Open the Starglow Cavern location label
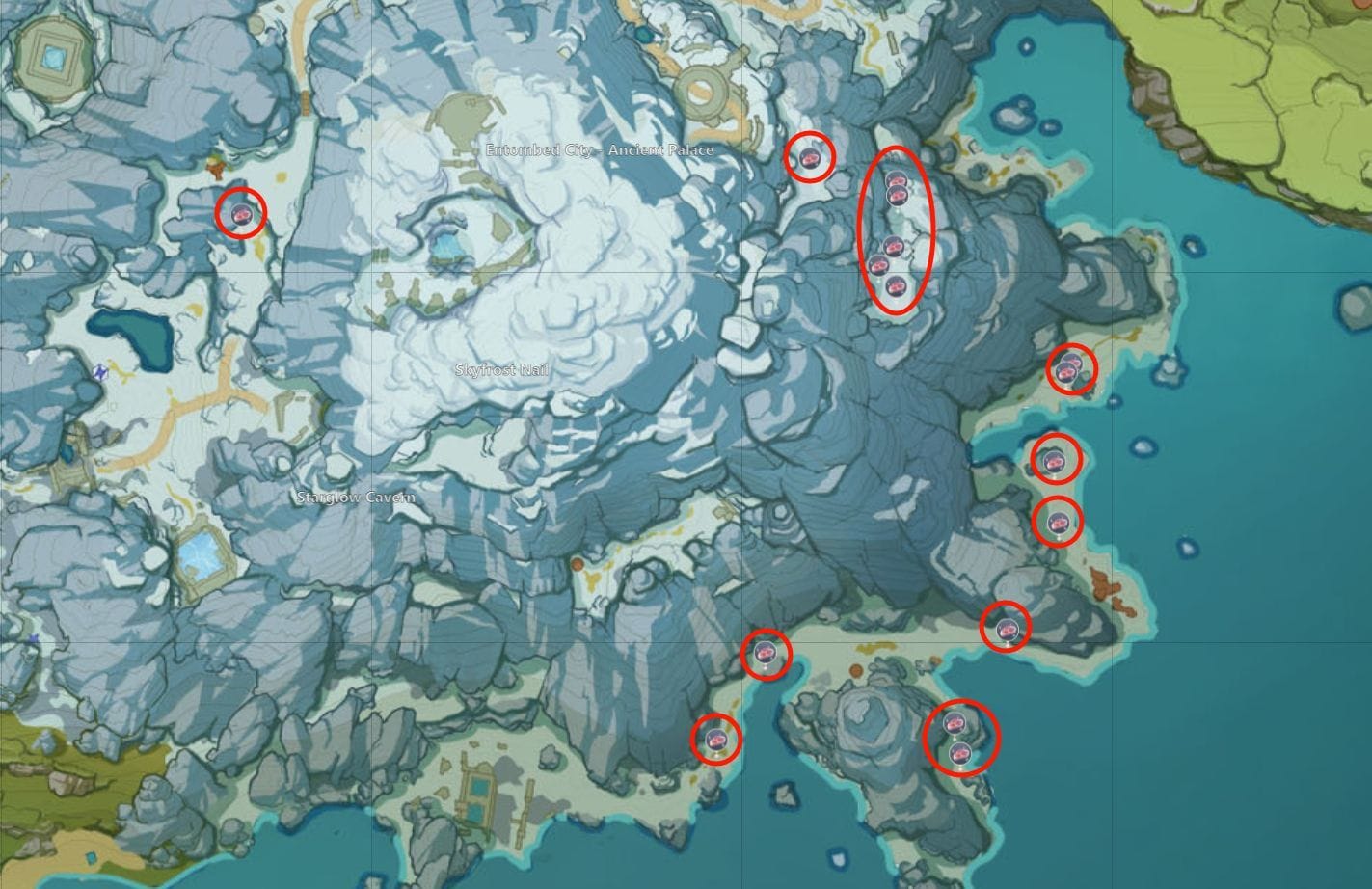 (x=355, y=498)
